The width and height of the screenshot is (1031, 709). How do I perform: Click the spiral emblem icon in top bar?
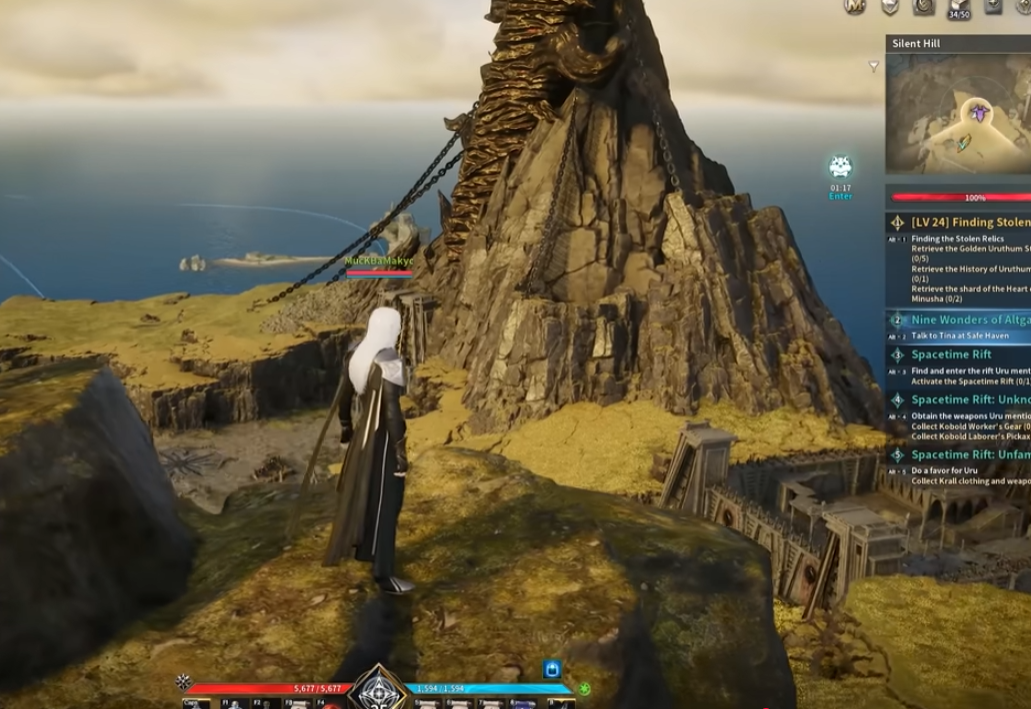924,6
